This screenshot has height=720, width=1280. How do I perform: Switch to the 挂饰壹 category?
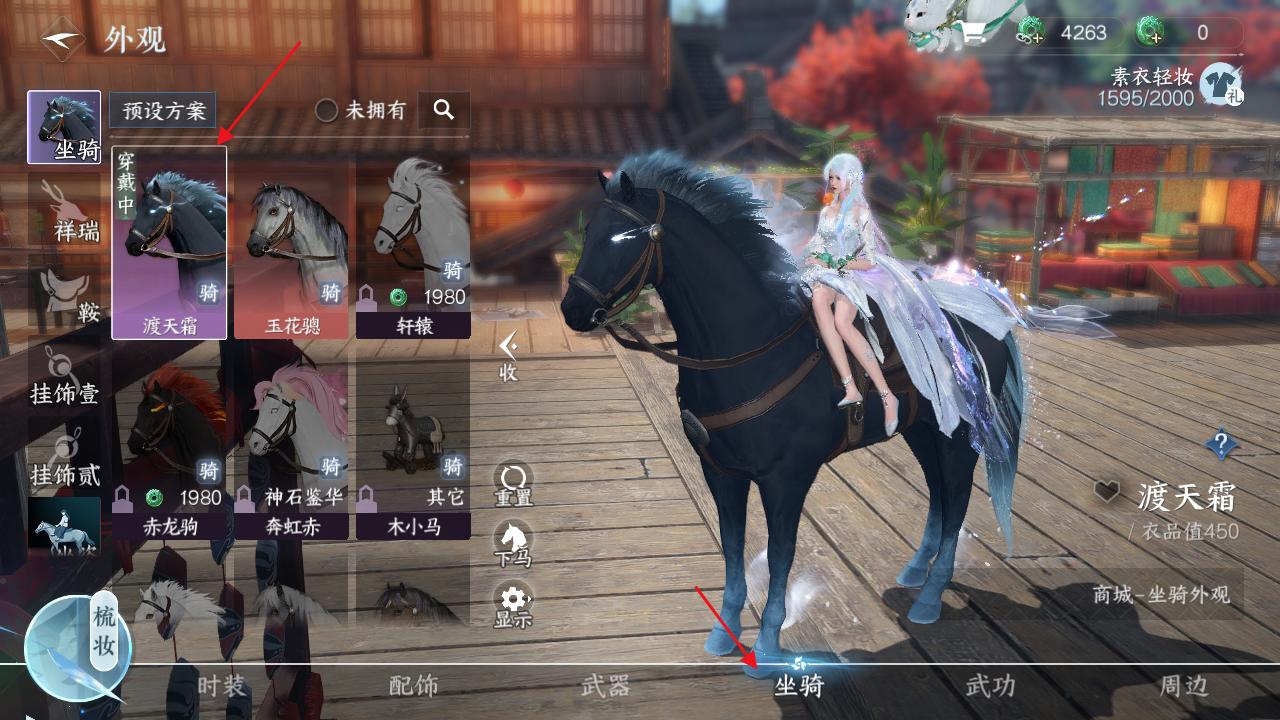tap(65, 375)
